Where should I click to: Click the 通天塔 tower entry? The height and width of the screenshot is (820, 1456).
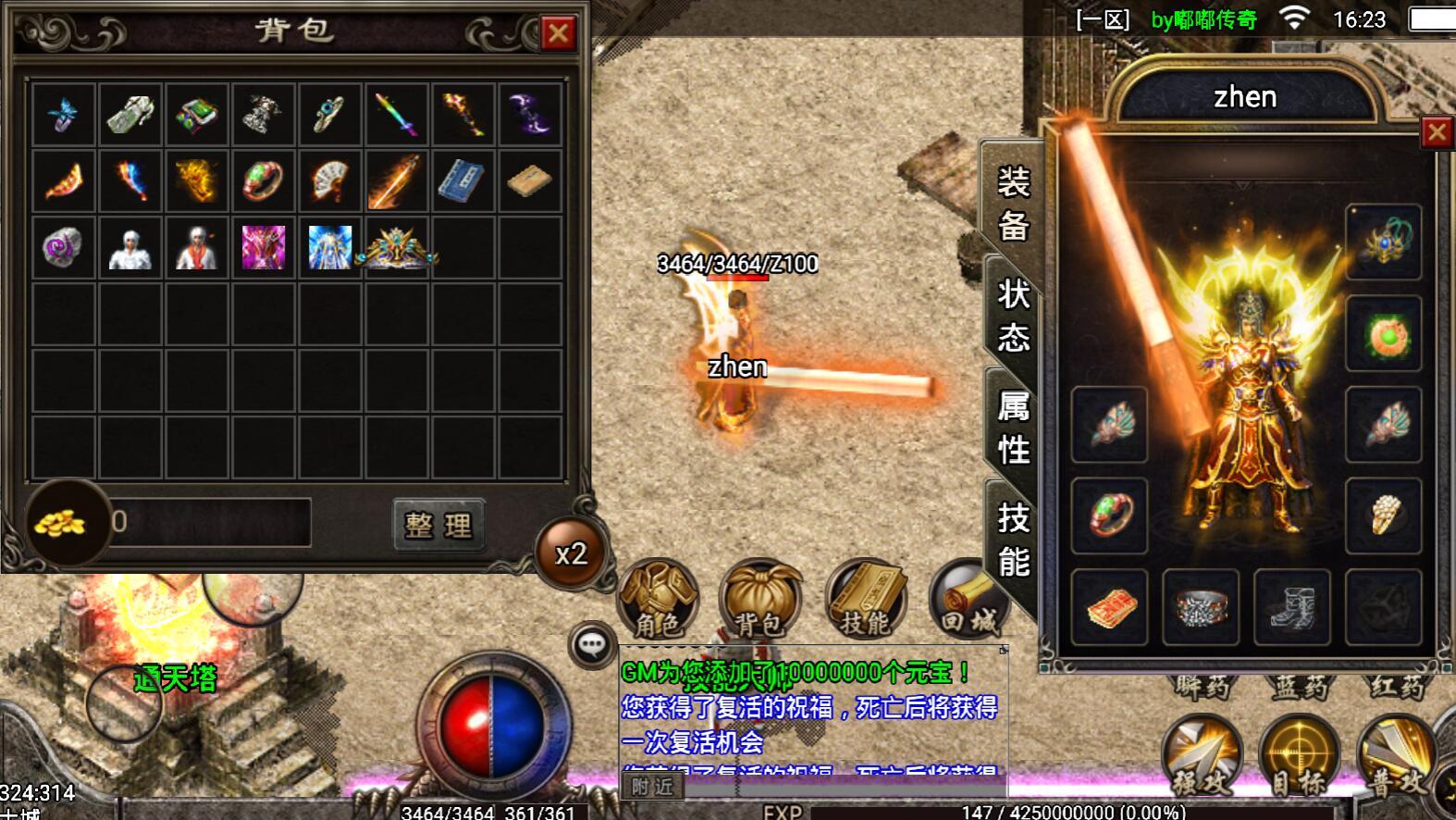click(175, 678)
